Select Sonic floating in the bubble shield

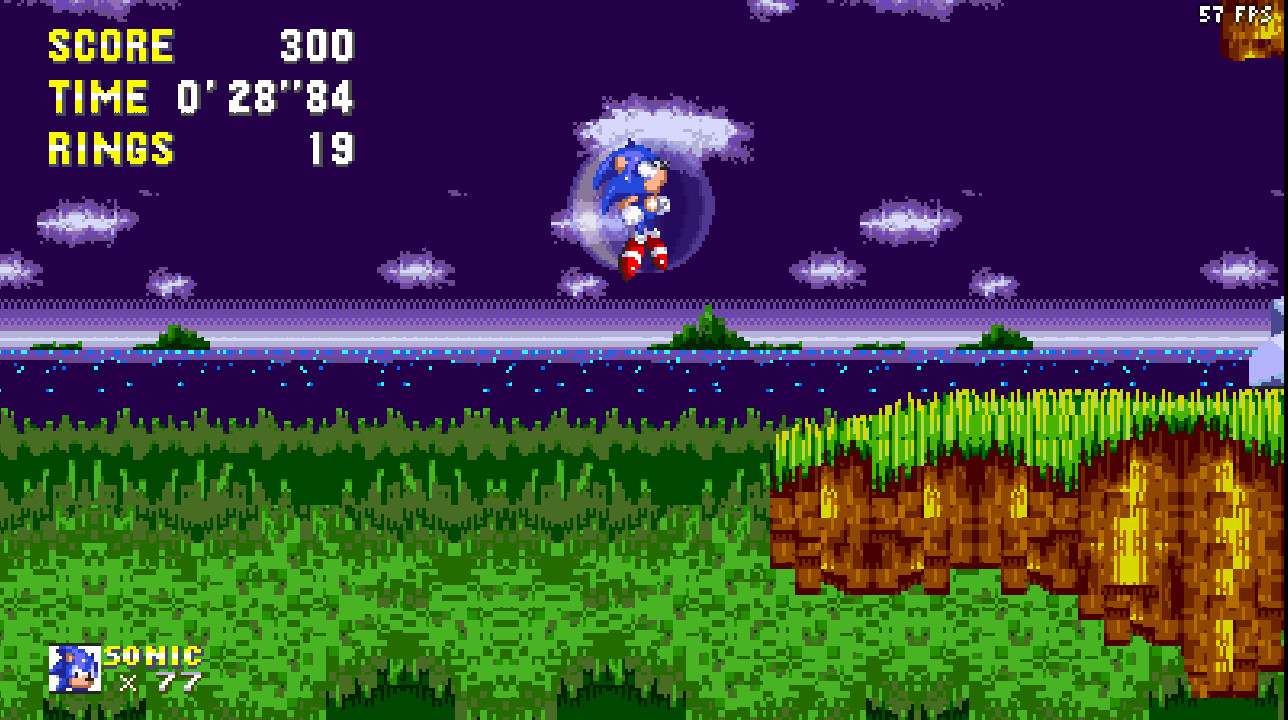pyautogui.click(x=637, y=200)
